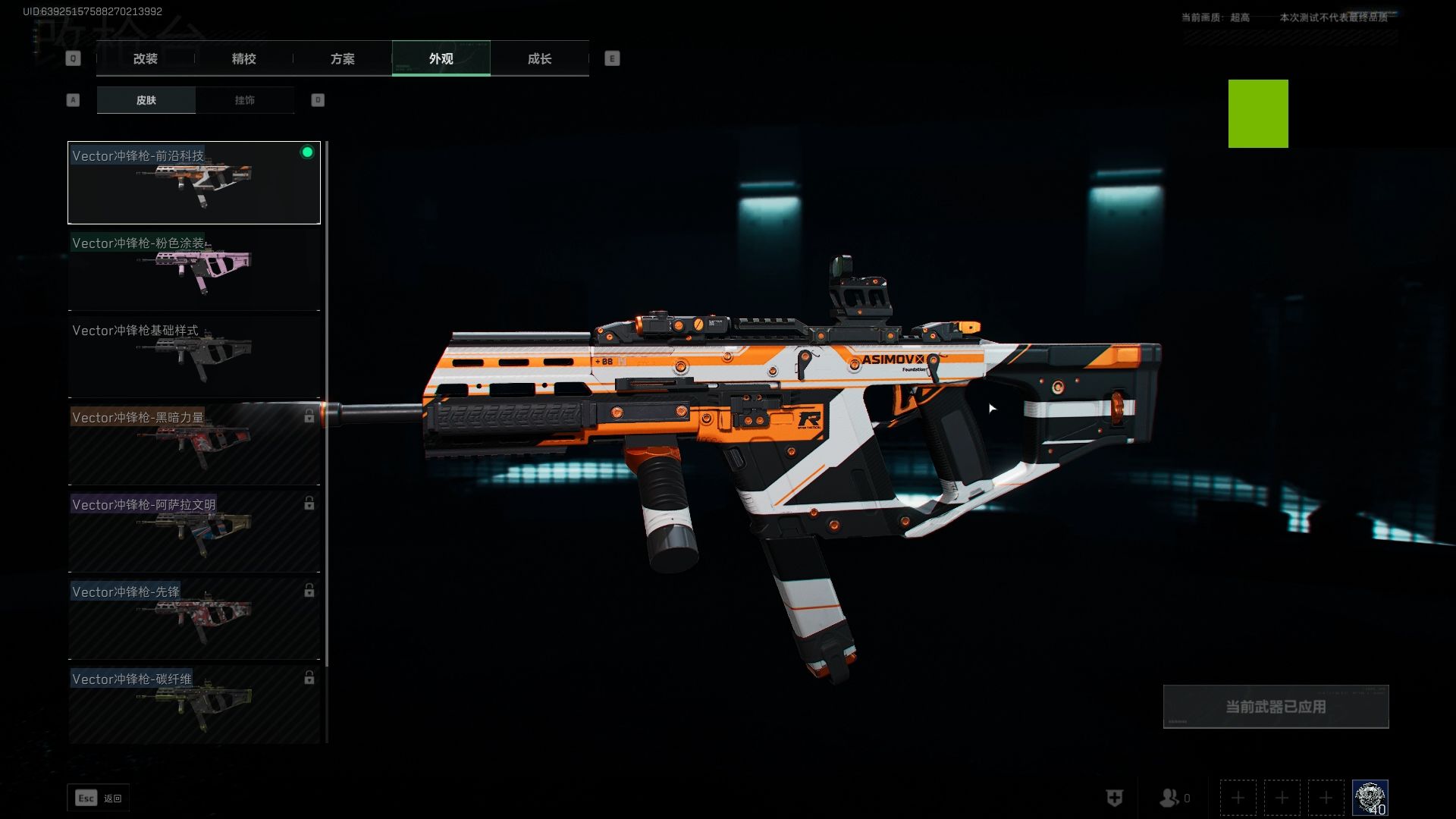Viewport: 1456px width, 819px height.
Task: Preview the locked 黑暗力量 skin
Action: [x=194, y=444]
